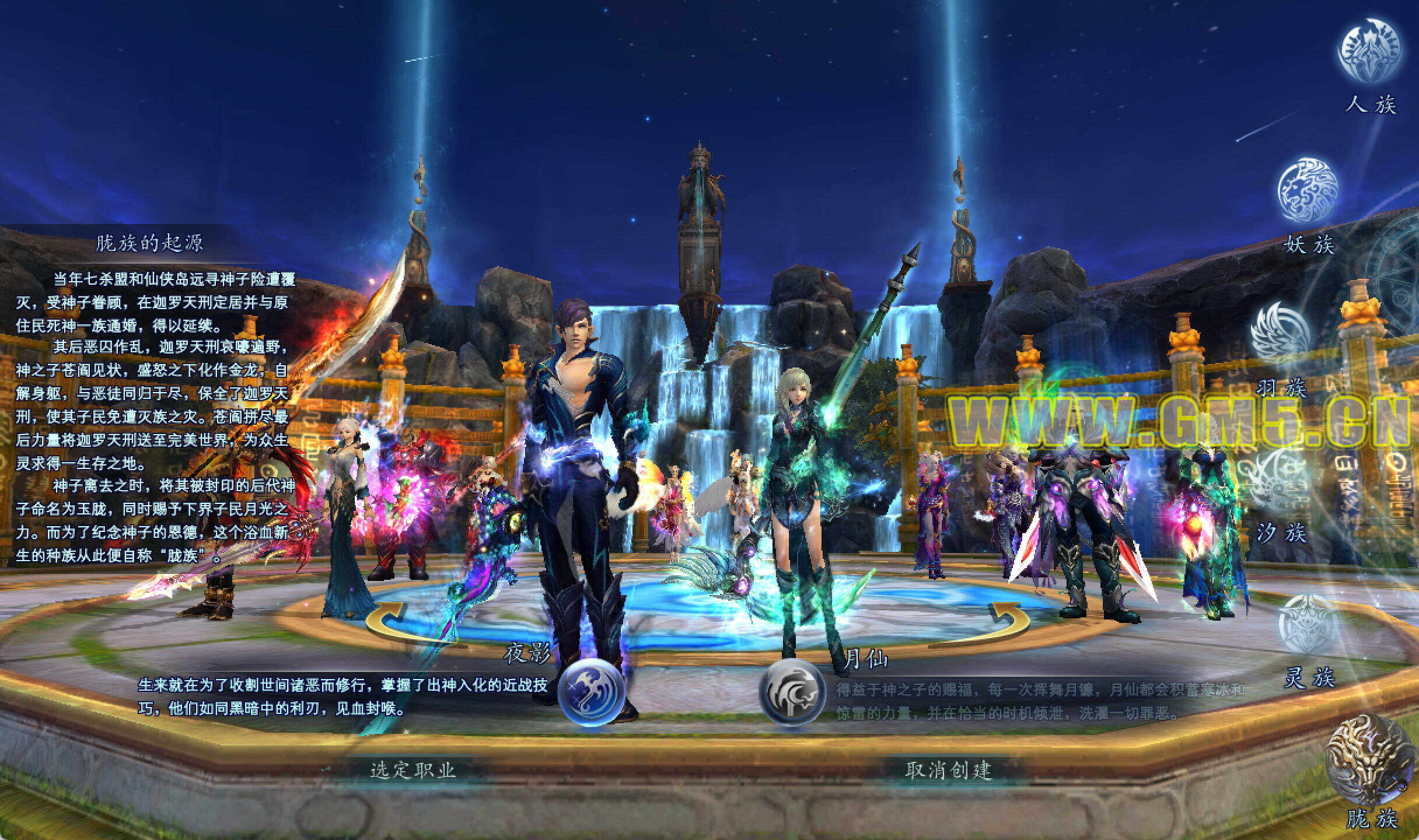The height and width of the screenshot is (840, 1419).
Task: Confirm with the 选定职业 button
Action: click(413, 770)
